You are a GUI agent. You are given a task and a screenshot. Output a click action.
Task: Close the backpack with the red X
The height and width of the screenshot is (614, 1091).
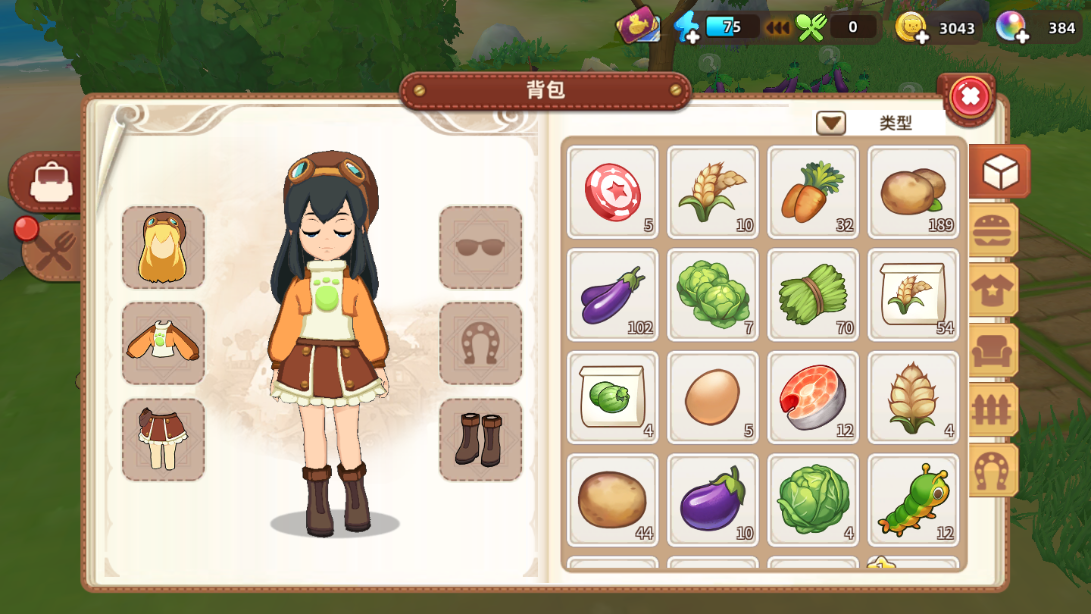tap(969, 97)
